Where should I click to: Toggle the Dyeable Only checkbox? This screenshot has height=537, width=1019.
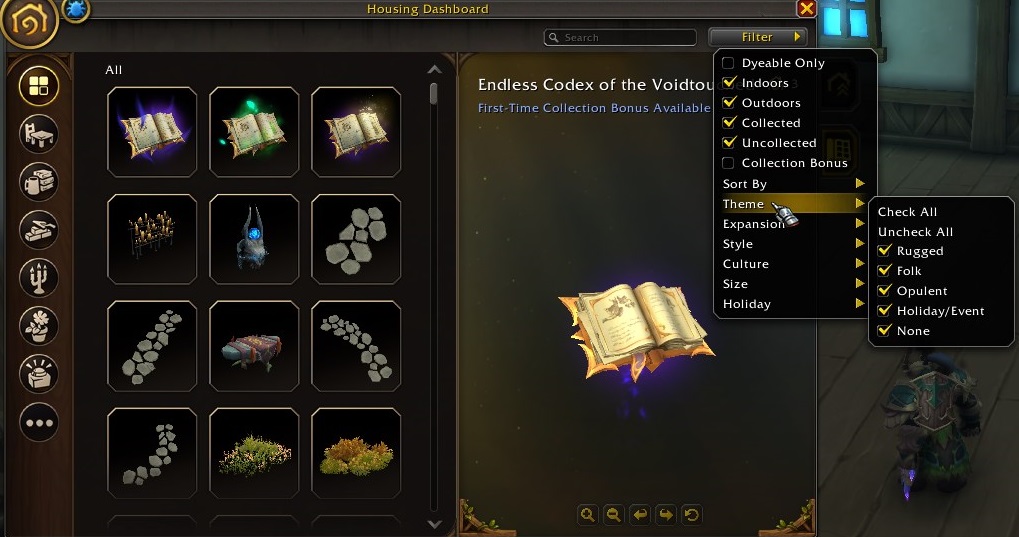coord(729,63)
